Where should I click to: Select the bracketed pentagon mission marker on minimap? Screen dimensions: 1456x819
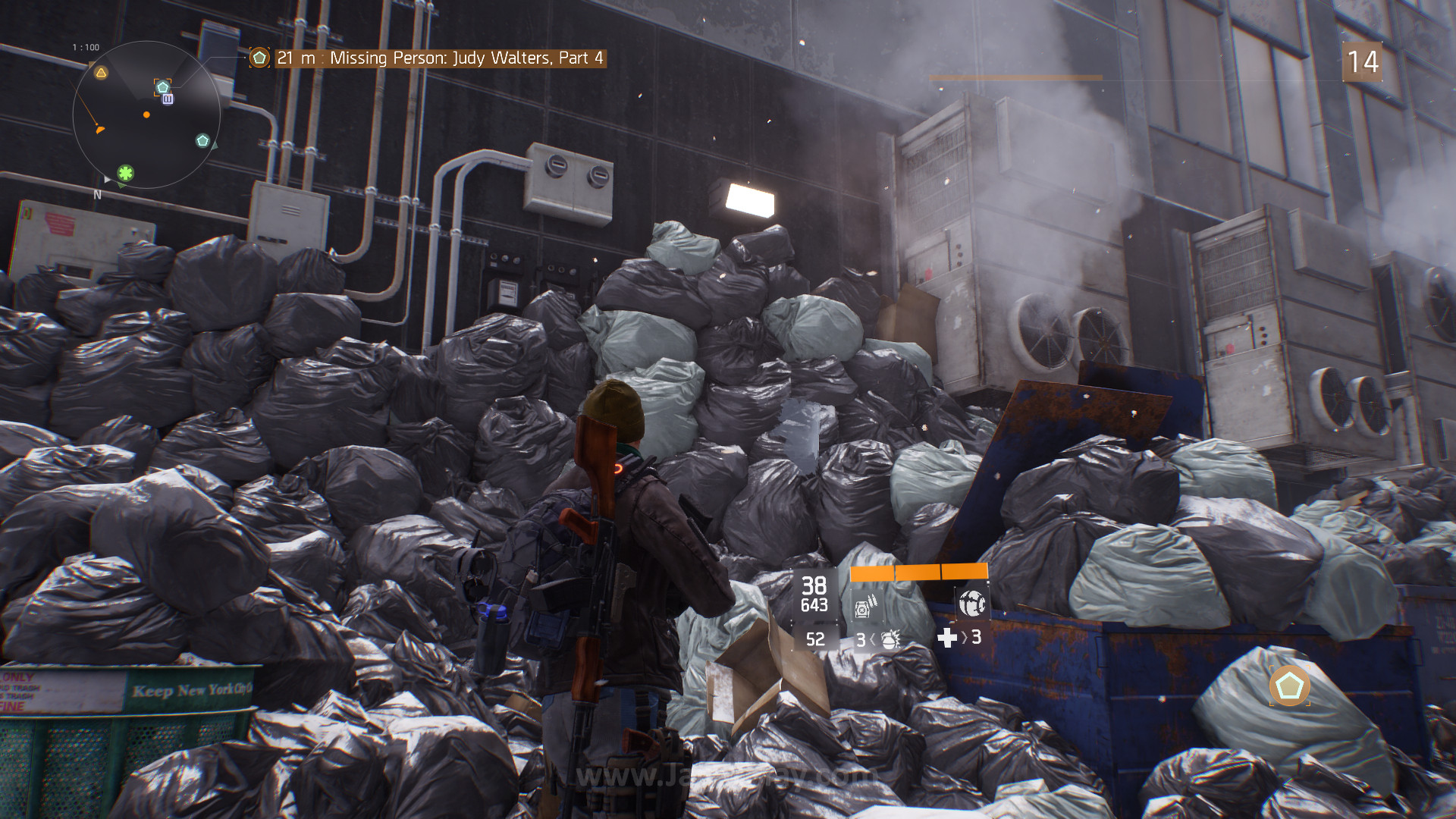click(x=162, y=86)
